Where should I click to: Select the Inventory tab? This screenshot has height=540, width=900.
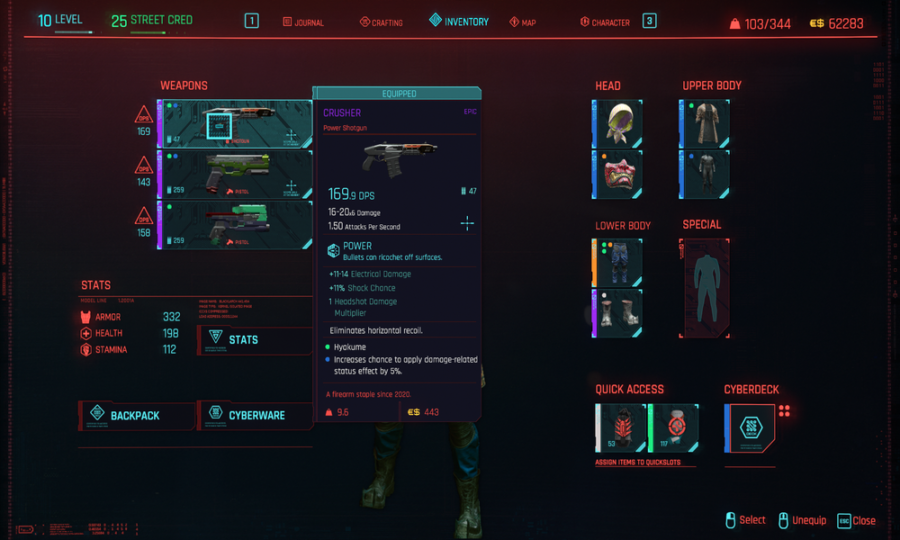click(459, 21)
